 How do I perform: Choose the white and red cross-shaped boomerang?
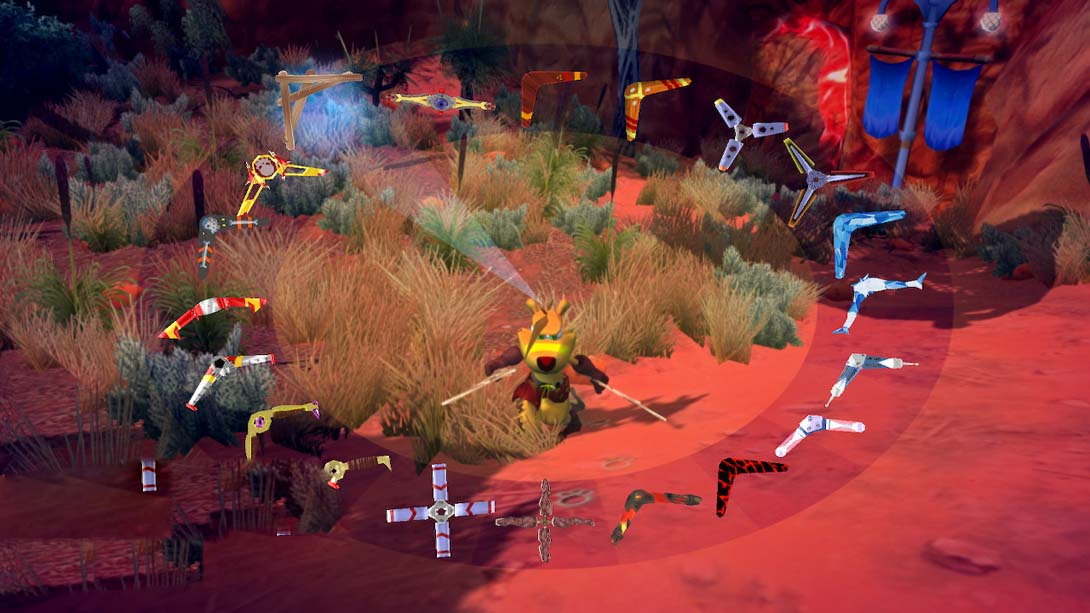point(440,510)
